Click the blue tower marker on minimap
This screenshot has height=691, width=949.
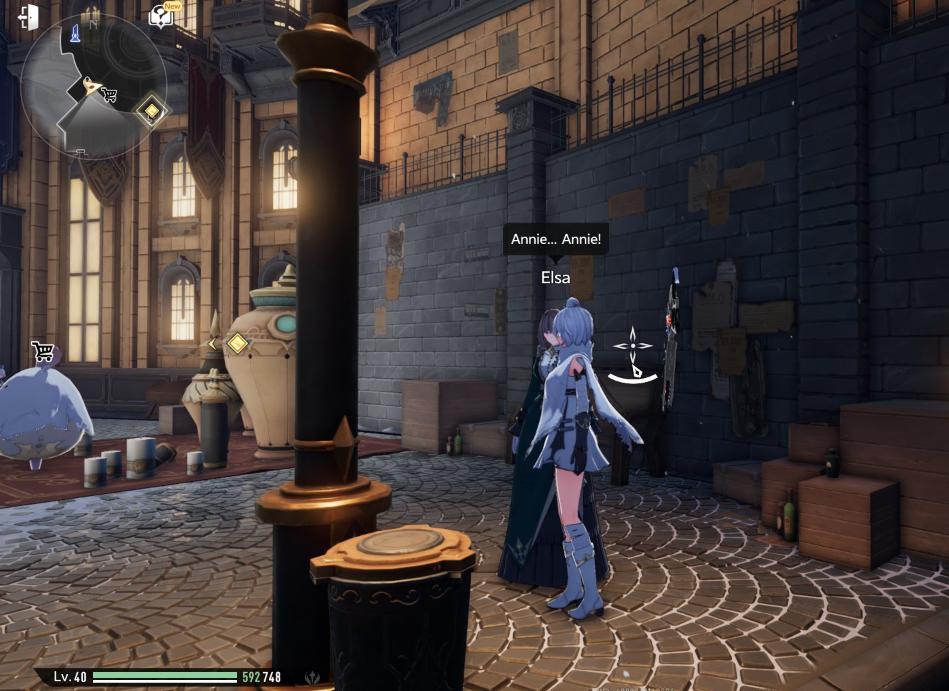click(75, 37)
